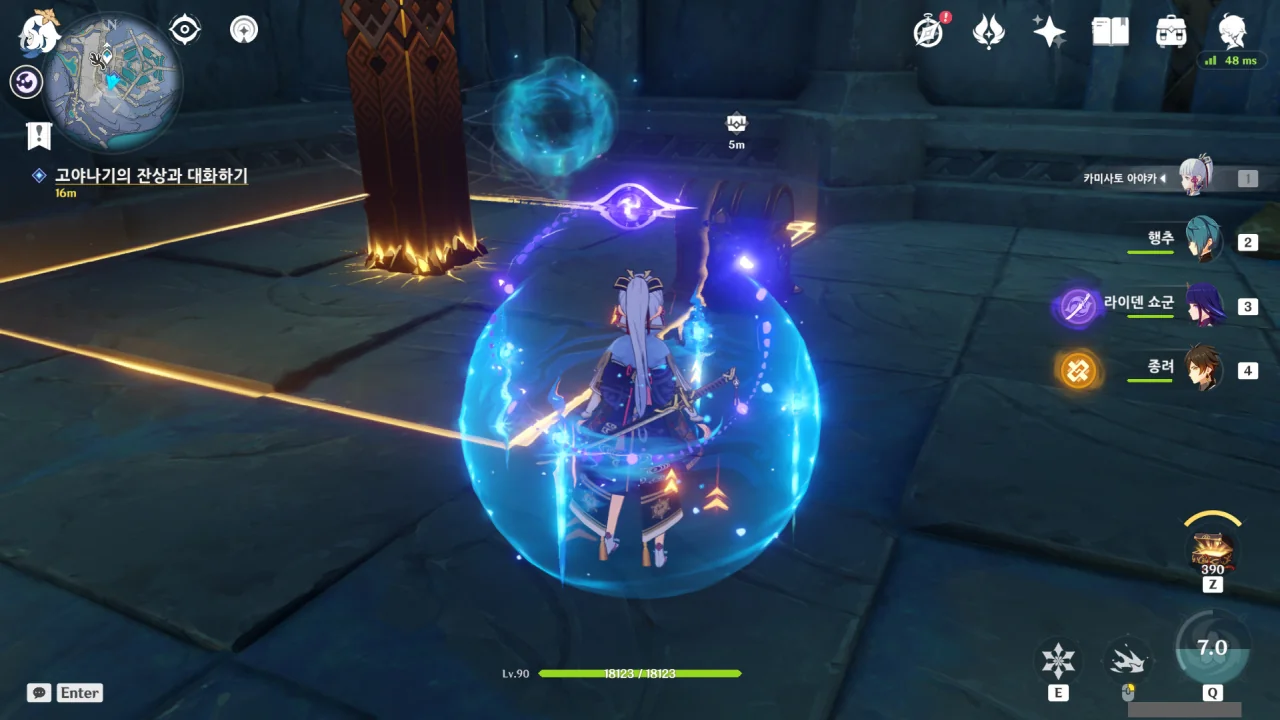
Task: Open the quest log exclamation banner icon
Action: [x=39, y=135]
